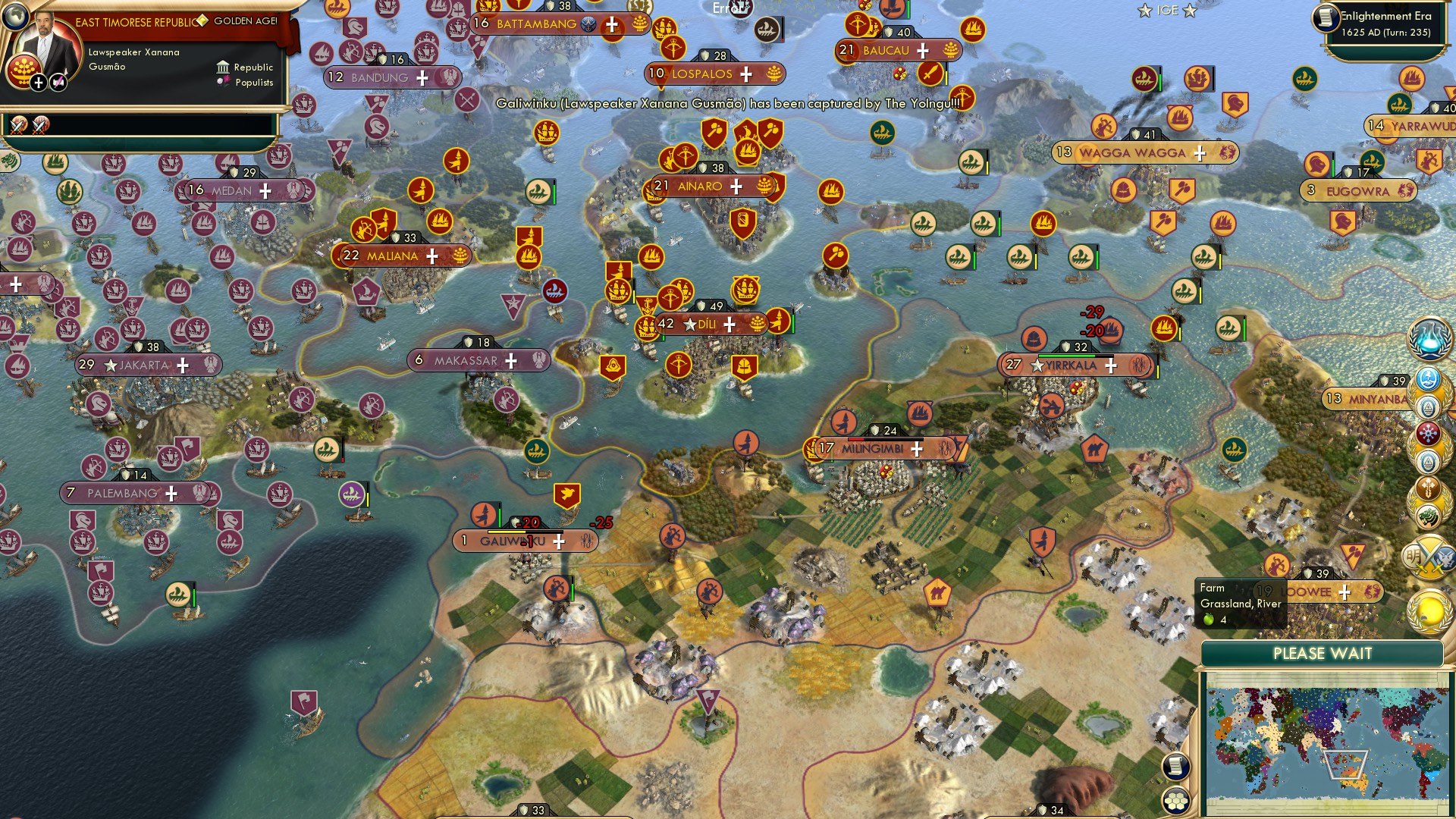Toggle the hex grid strategic view button

1175,801
